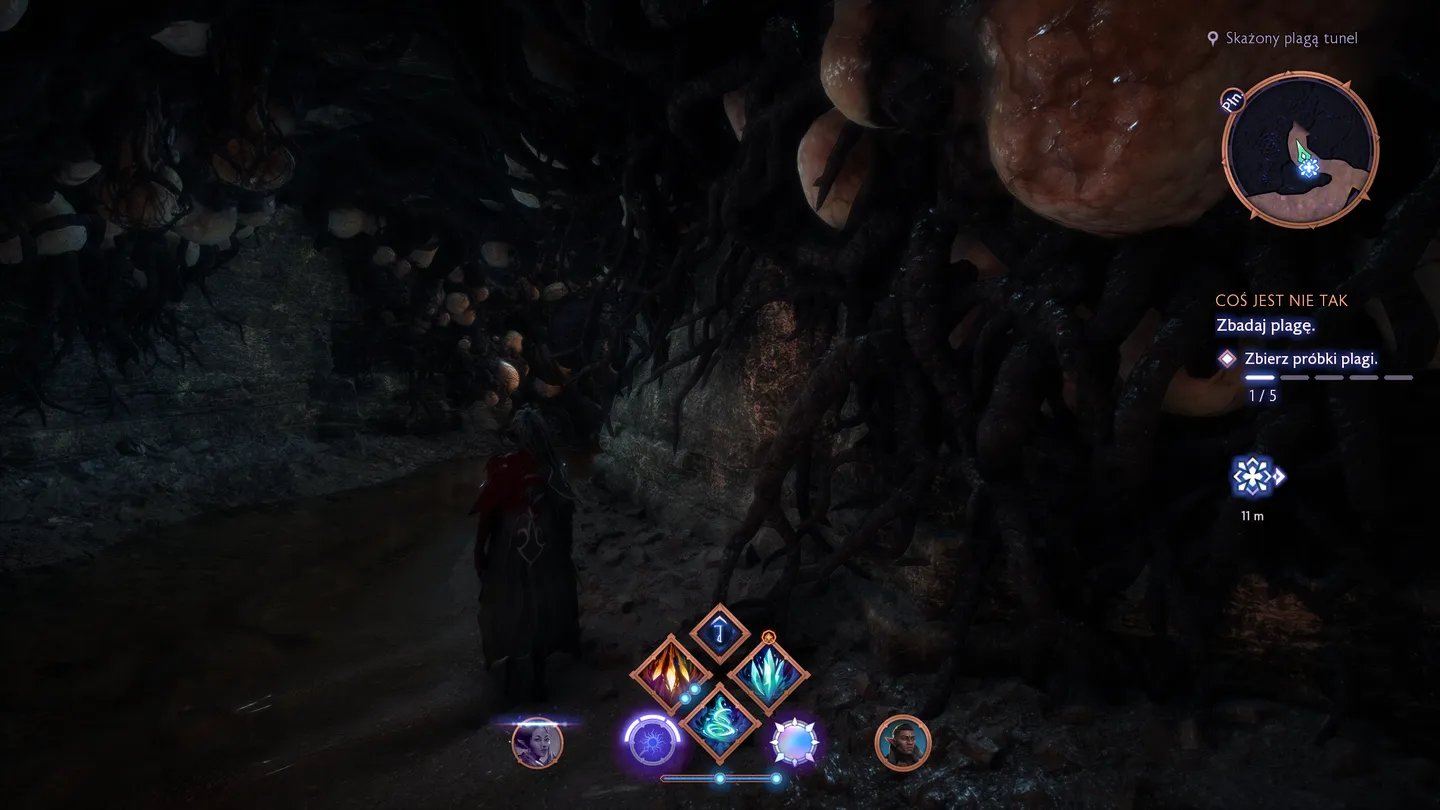This screenshot has height=810, width=1440.
Task: Click the 'Płn.' north compass badge
Action: tap(1235, 101)
